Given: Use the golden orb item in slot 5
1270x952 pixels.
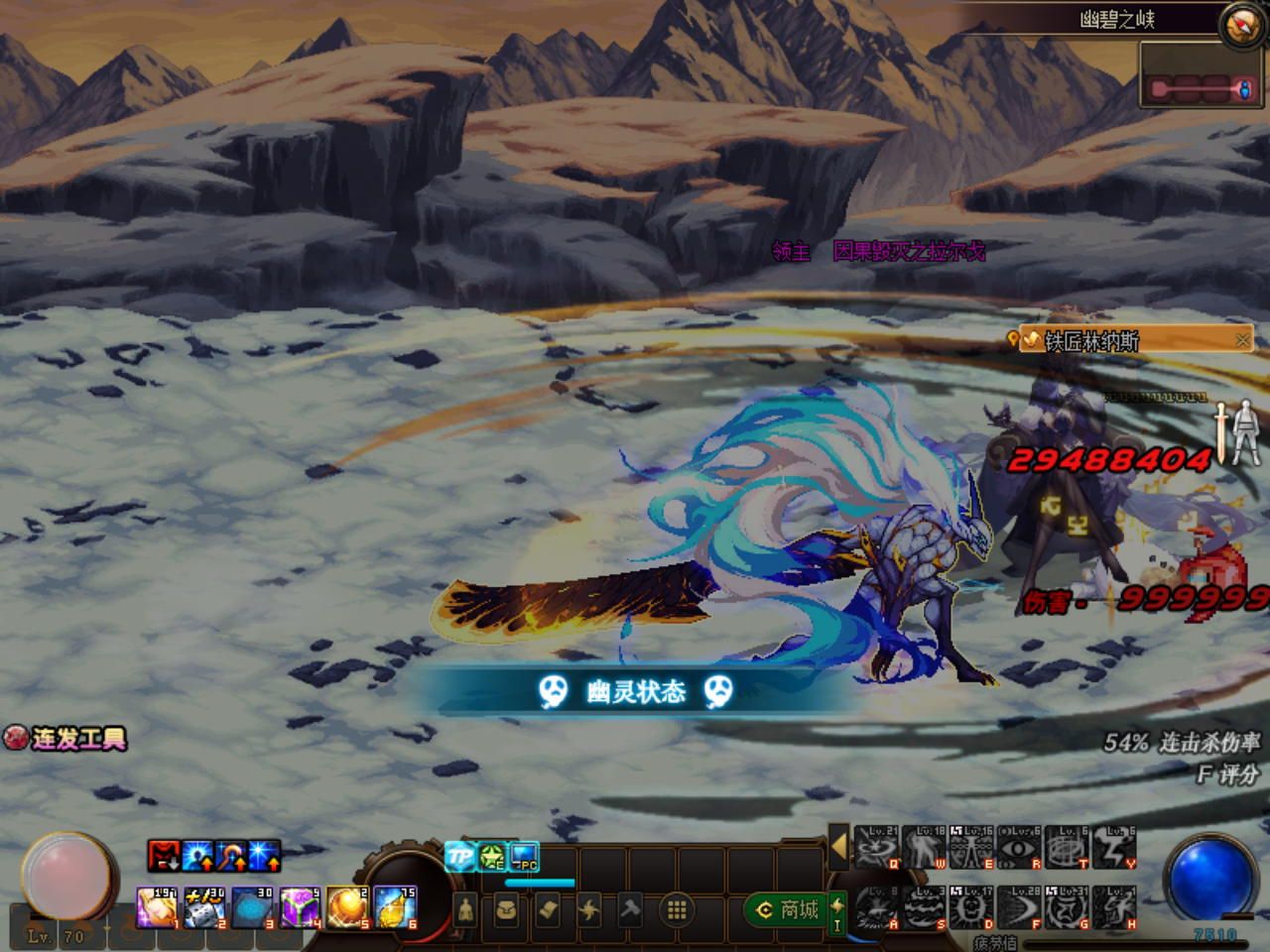Looking at the screenshot, I should point(348,907).
